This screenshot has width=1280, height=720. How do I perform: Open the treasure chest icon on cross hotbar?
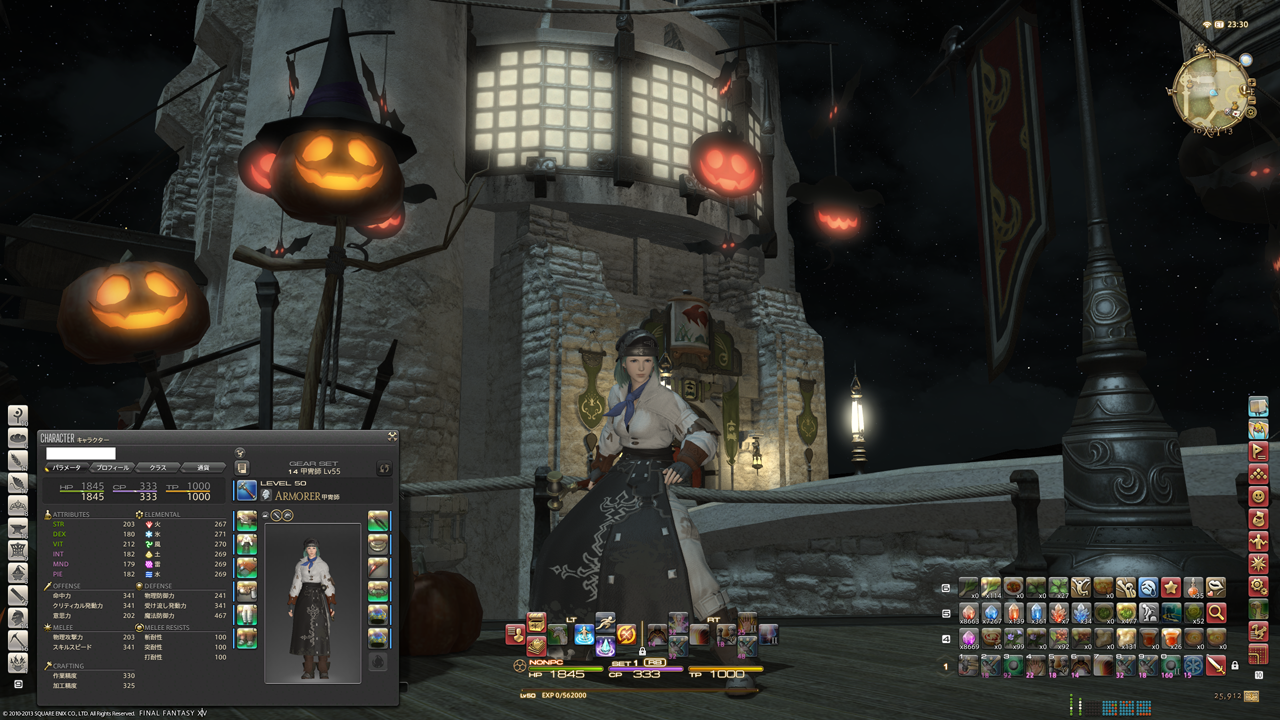536,623
